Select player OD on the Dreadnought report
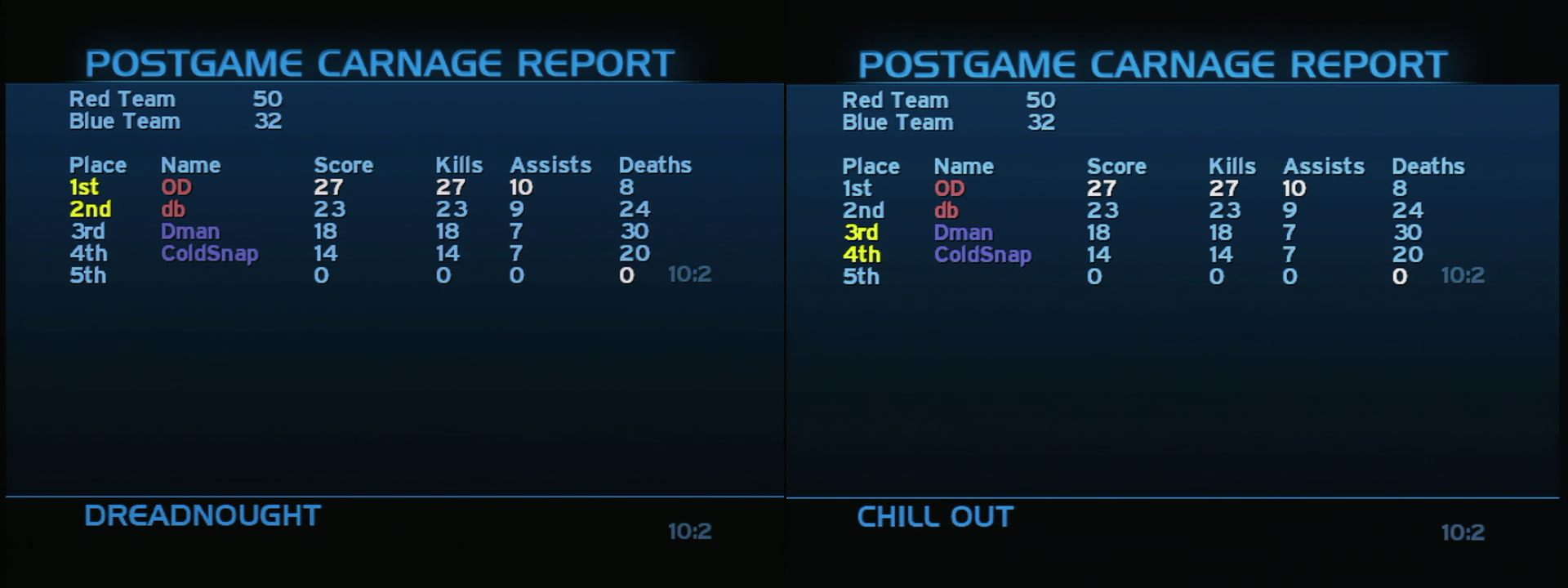 tap(175, 187)
